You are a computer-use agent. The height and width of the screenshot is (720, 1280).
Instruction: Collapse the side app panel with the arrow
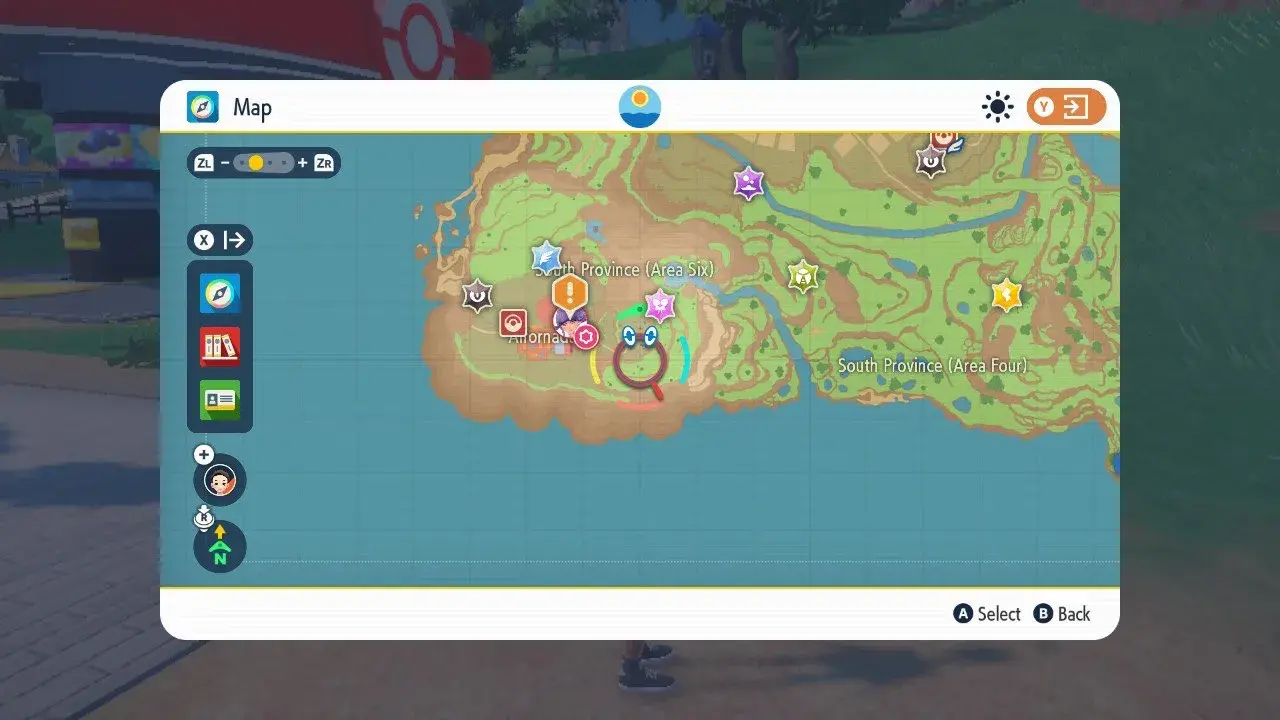(x=220, y=240)
